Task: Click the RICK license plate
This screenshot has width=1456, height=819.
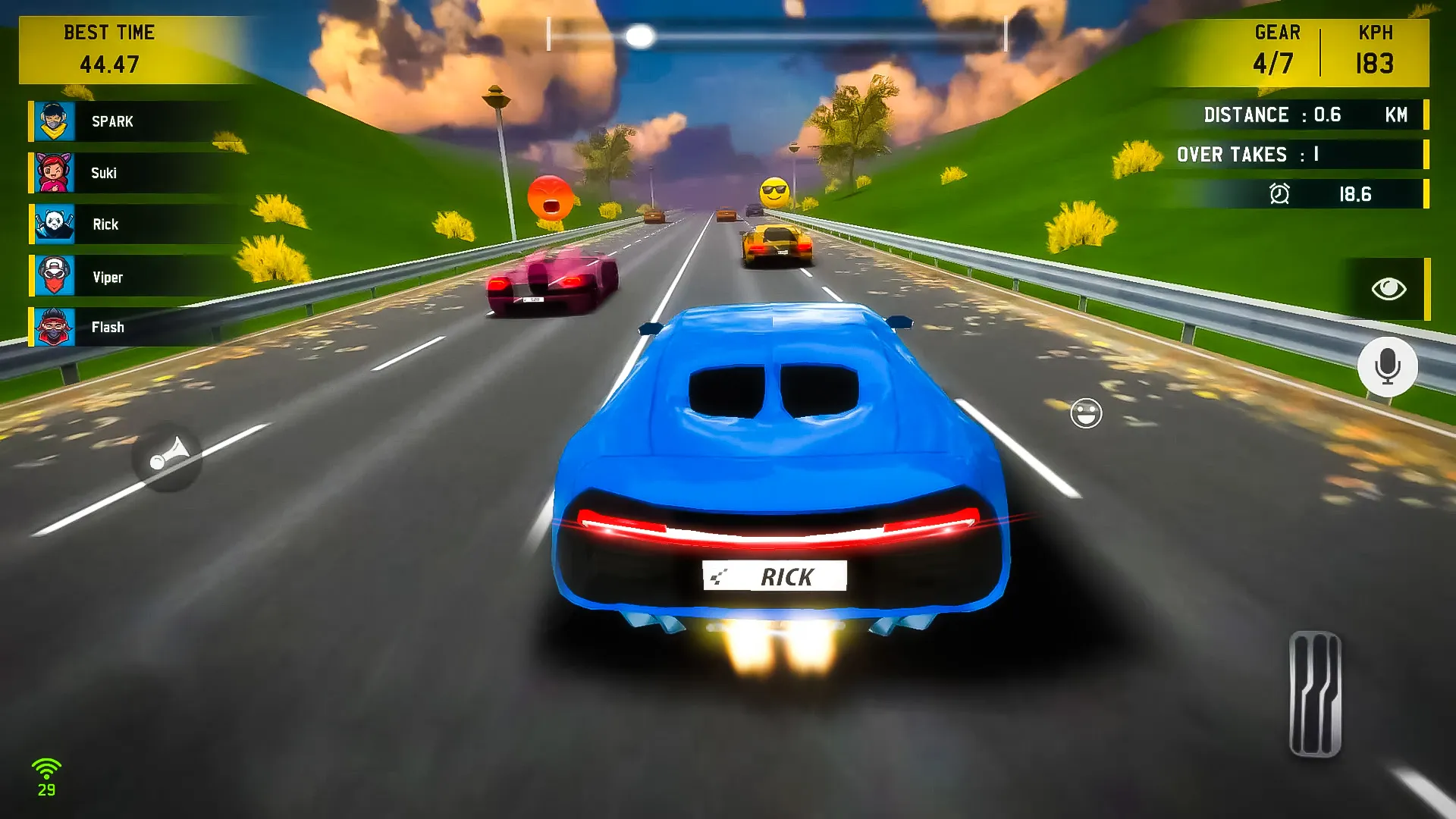Action: (x=775, y=576)
